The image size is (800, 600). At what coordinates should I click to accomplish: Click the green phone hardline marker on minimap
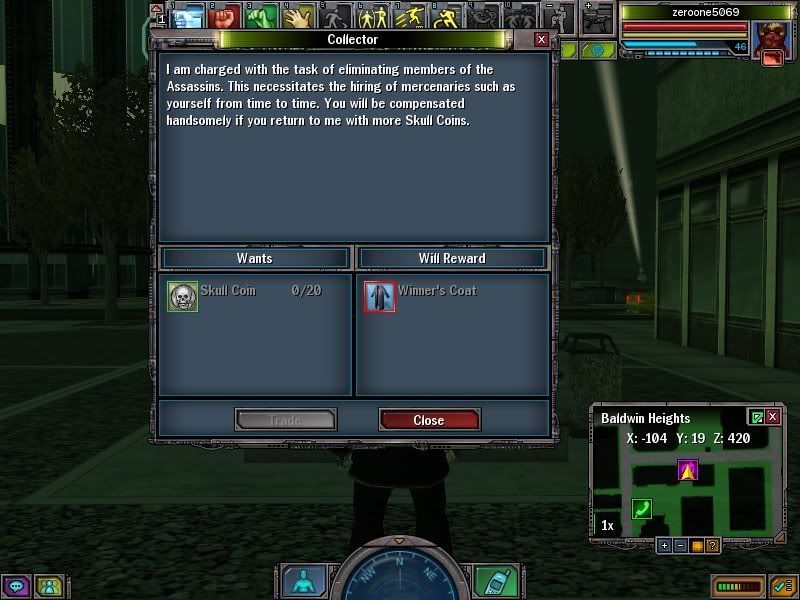pos(641,508)
